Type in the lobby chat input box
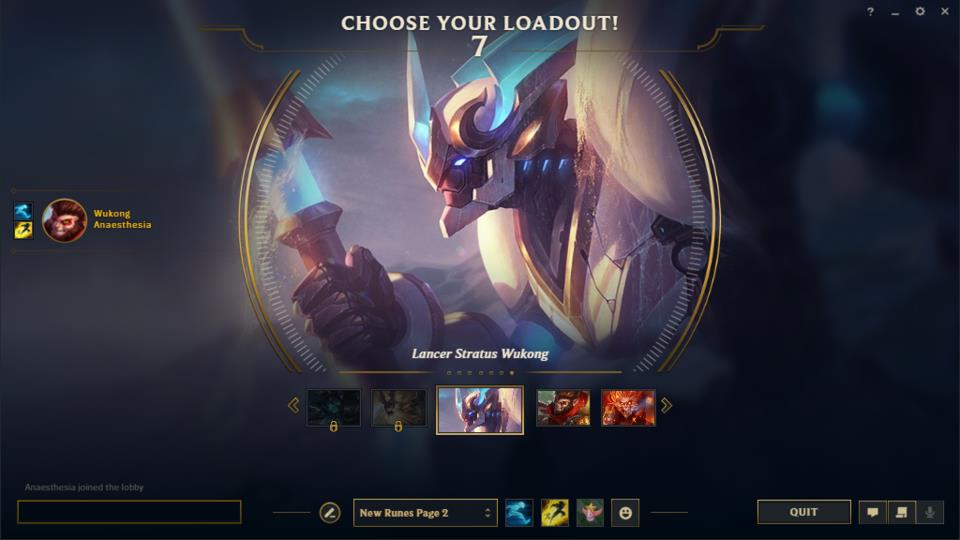 129,512
